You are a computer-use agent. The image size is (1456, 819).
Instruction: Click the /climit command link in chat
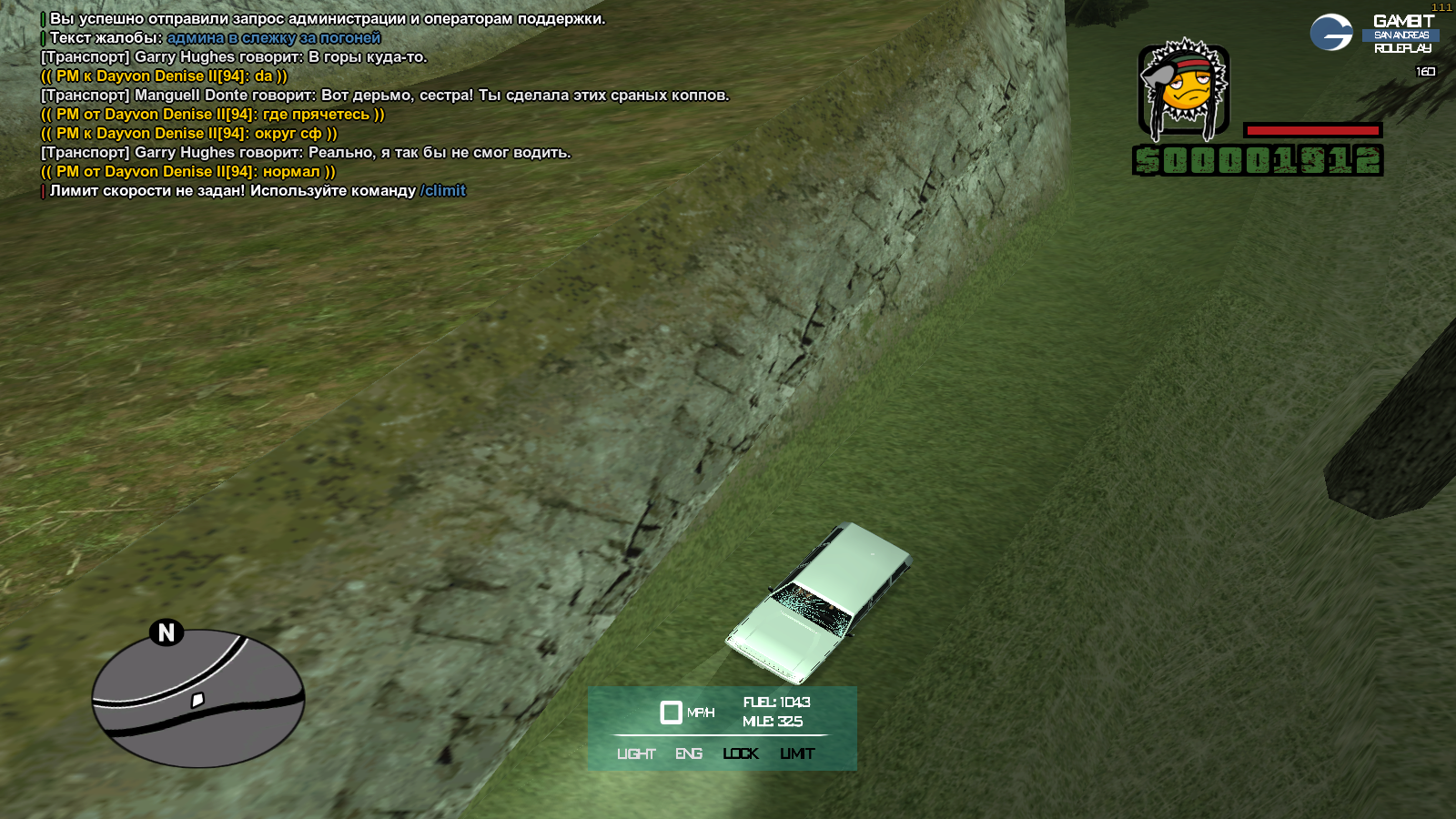click(x=443, y=191)
